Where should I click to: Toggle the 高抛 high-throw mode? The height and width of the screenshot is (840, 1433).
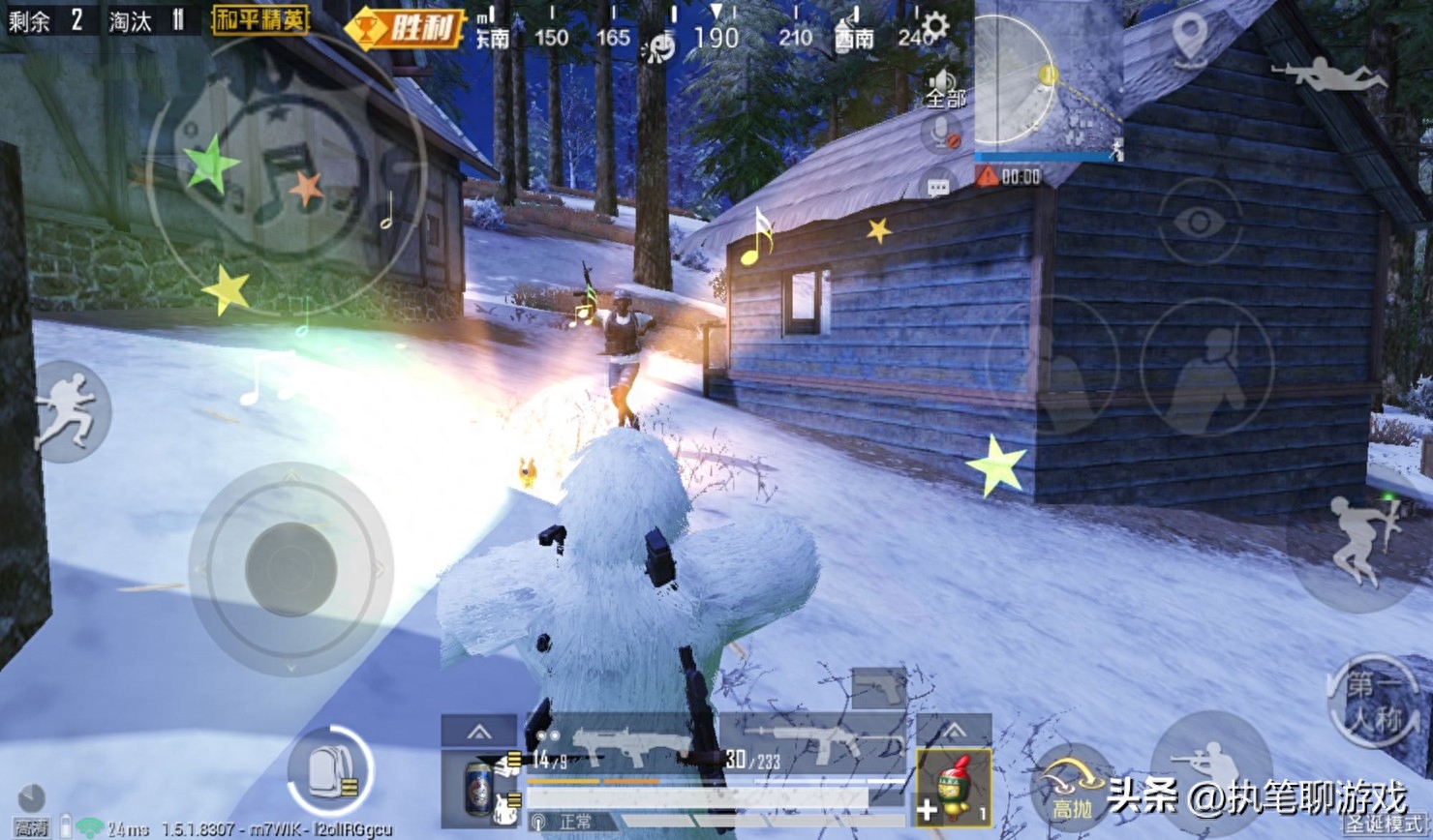pyautogui.click(x=1072, y=786)
